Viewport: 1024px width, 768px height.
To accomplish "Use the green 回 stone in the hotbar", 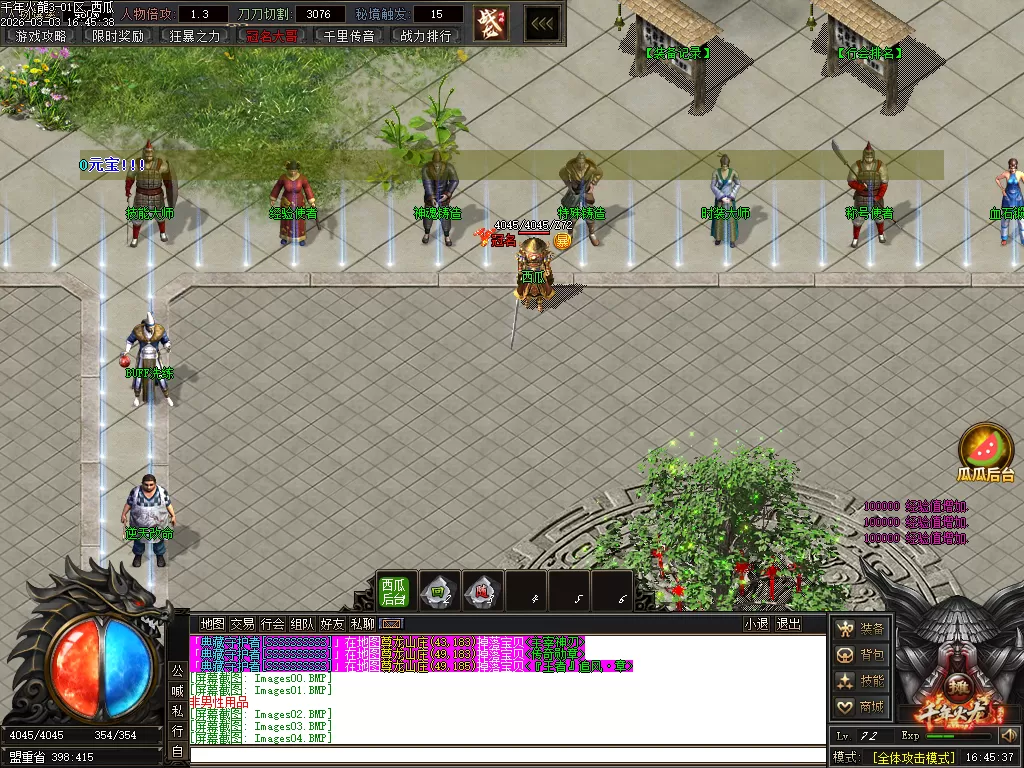I will click(438, 591).
